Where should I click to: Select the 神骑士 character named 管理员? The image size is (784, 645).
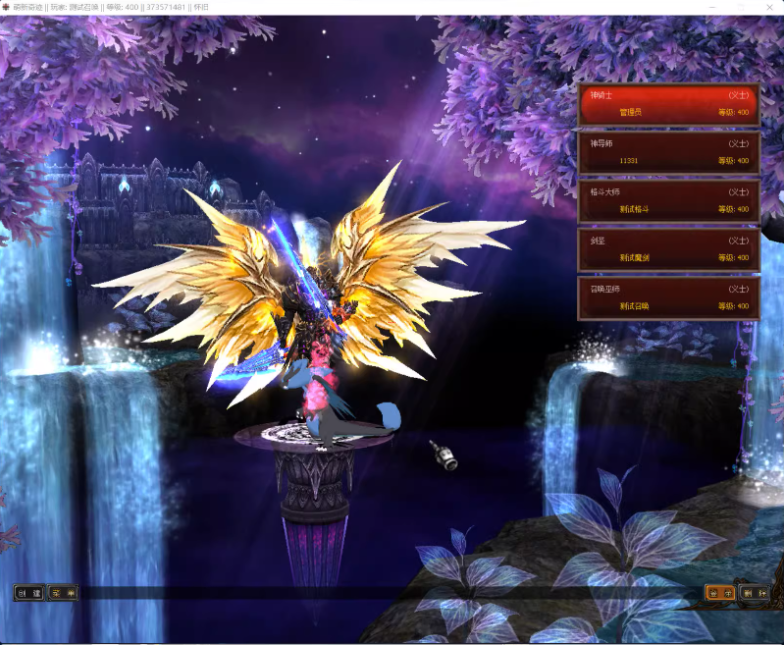(x=667, y=104)
